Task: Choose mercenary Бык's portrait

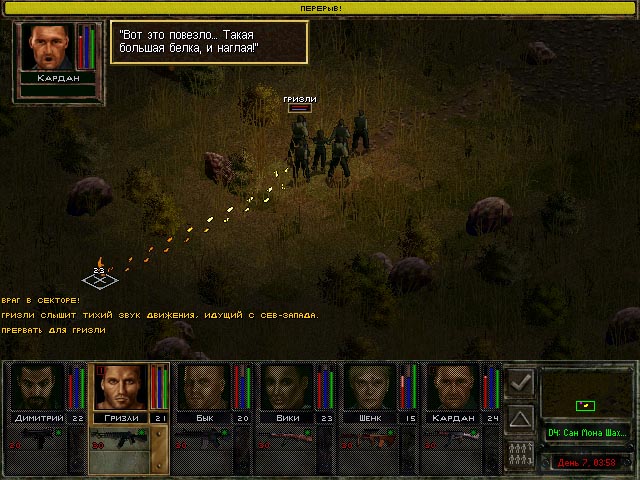Action: pyautogui.click(x=203, y=387)
